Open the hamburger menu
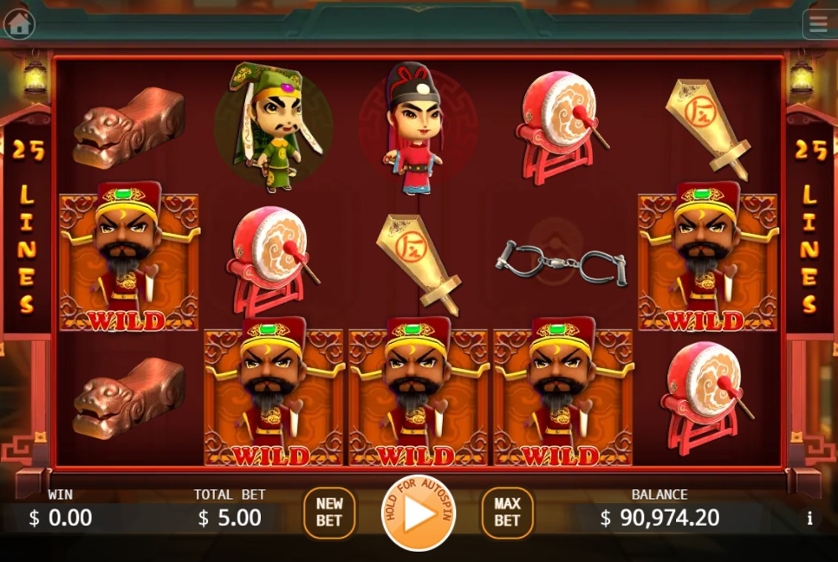The width and height of the screenshot is (838, 562). (817, 24)
